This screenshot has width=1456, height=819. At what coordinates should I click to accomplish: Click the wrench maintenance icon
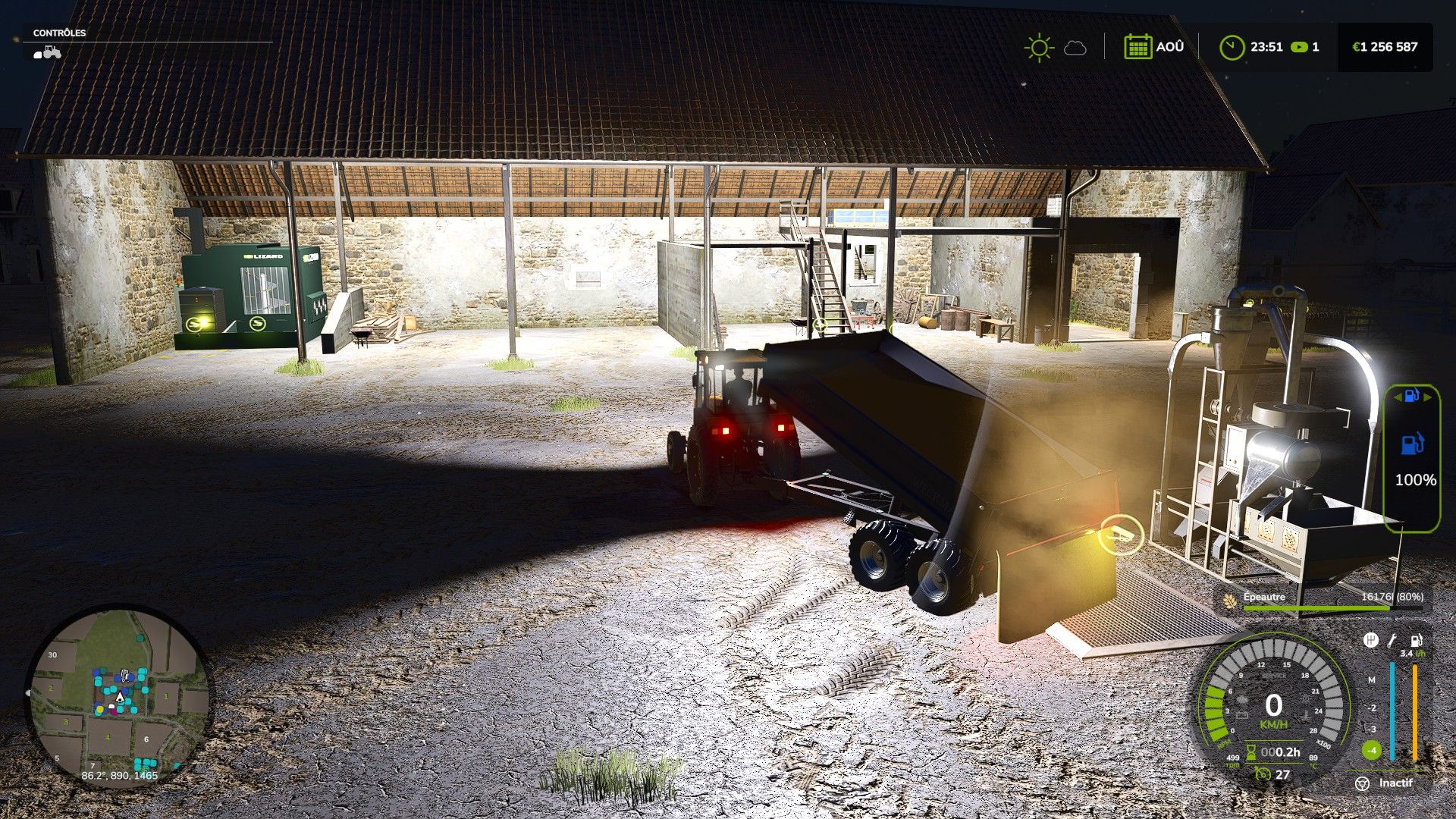[x=1392, y=641]
